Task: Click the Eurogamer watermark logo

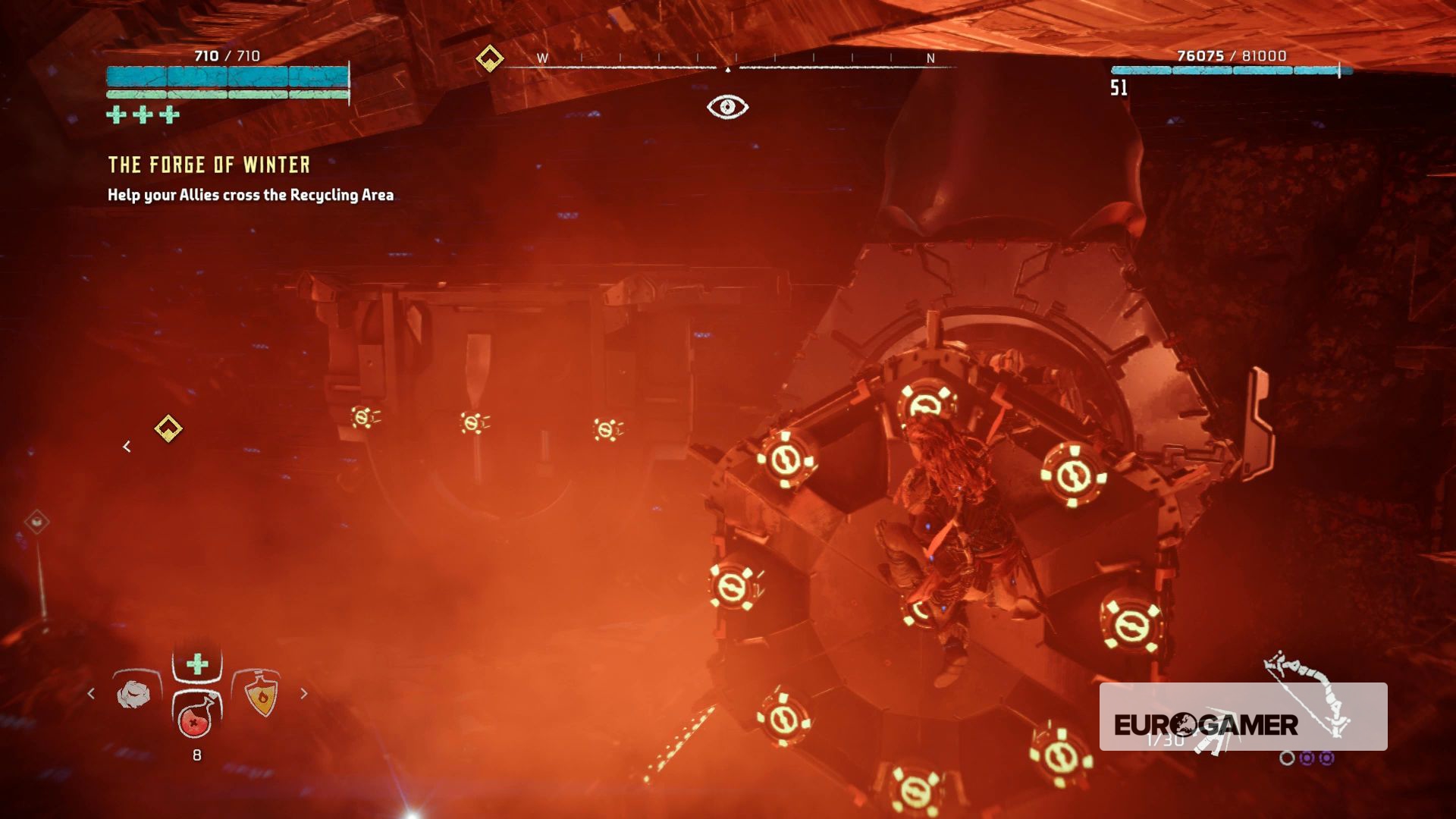Action: (1206, 724)
